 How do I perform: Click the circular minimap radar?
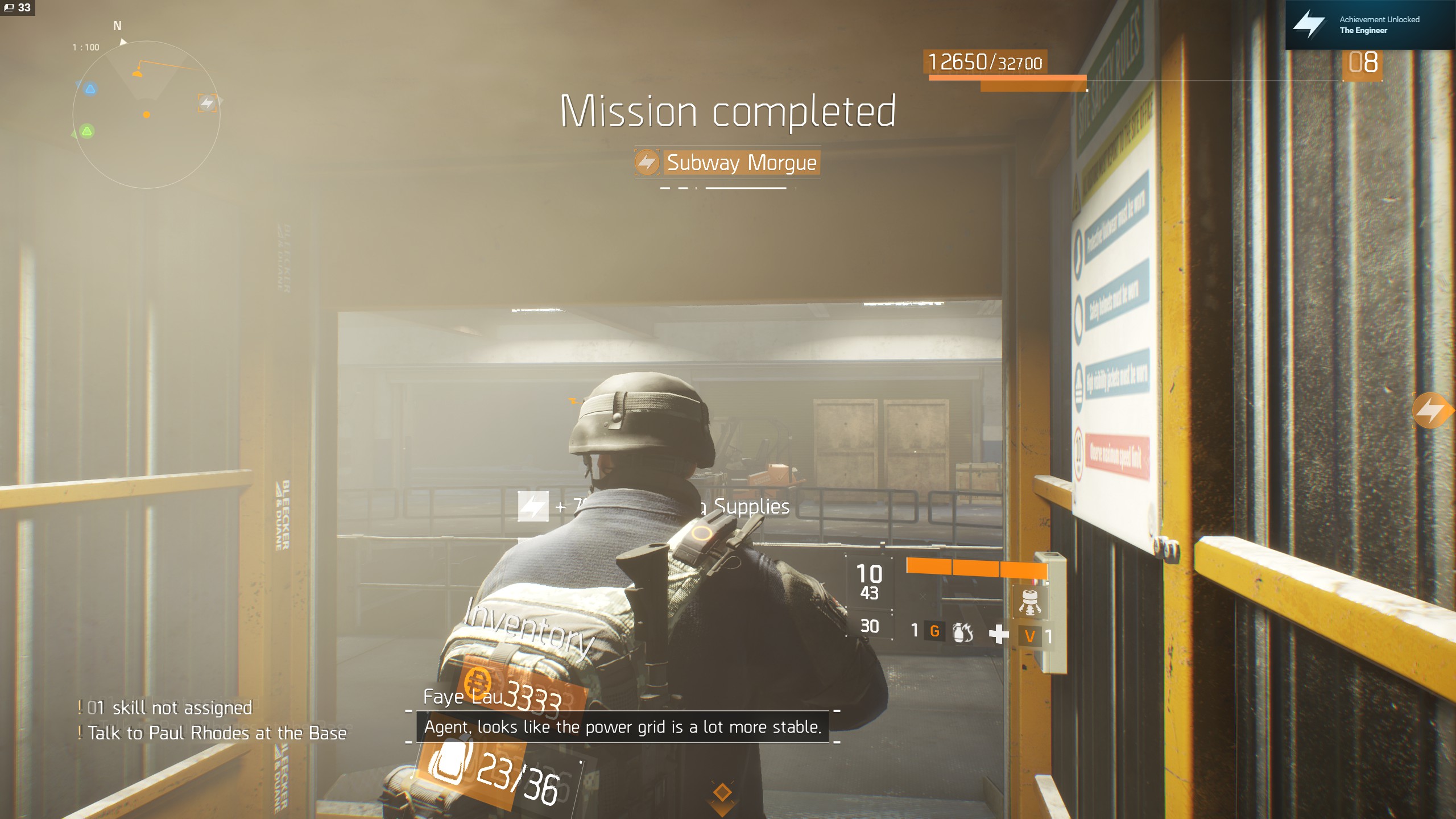[x=146, y=114]
